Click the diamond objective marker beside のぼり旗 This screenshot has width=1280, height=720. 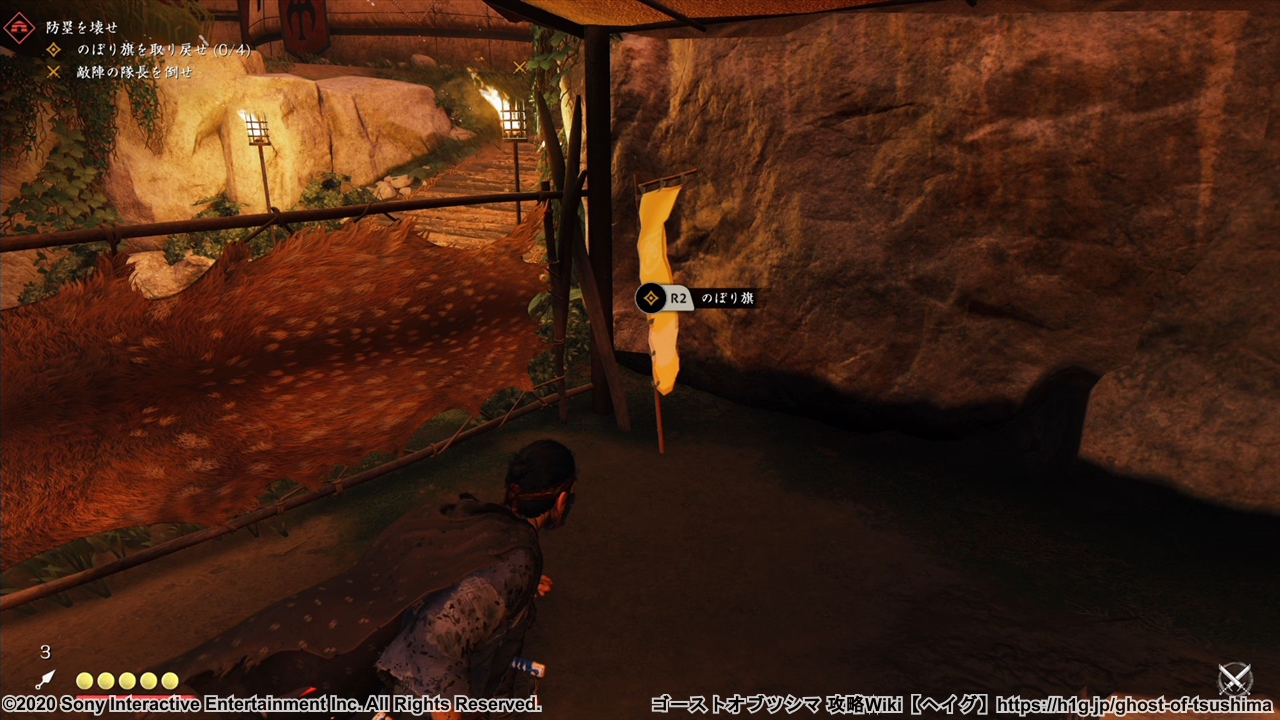coord(651,298)
